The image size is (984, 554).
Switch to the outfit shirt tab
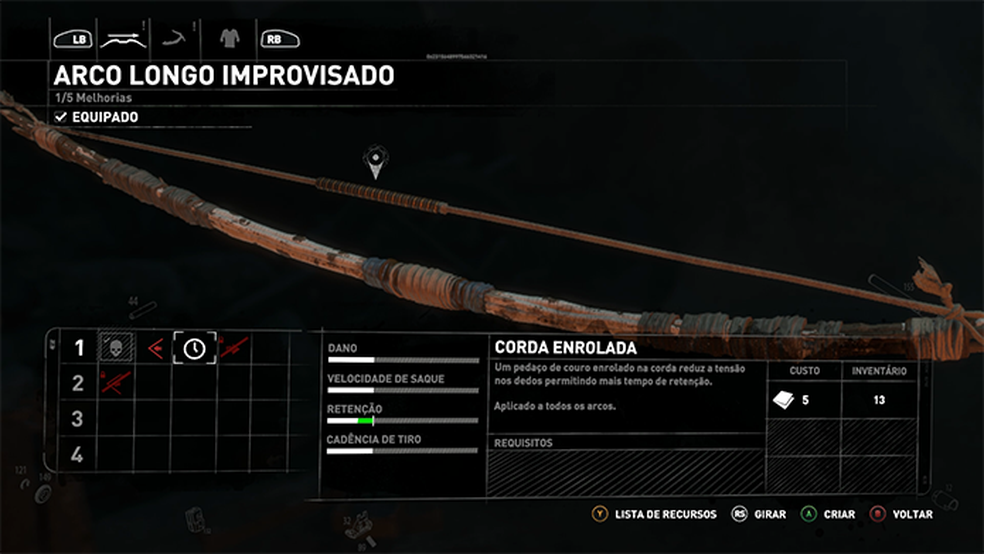click(228, 39)
